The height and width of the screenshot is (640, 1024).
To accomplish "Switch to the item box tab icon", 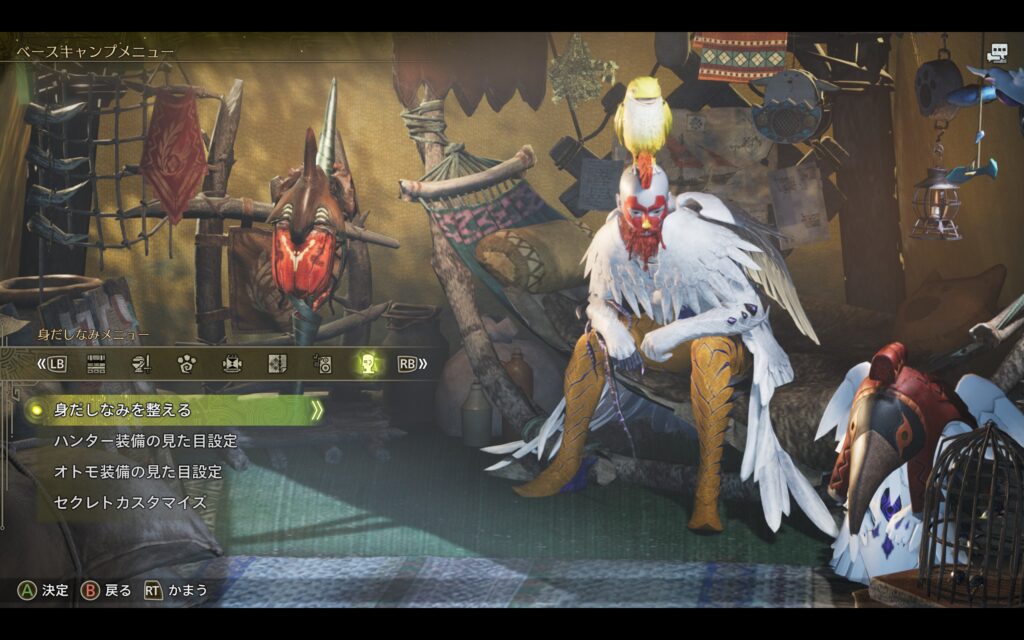I will pos(96,364).
